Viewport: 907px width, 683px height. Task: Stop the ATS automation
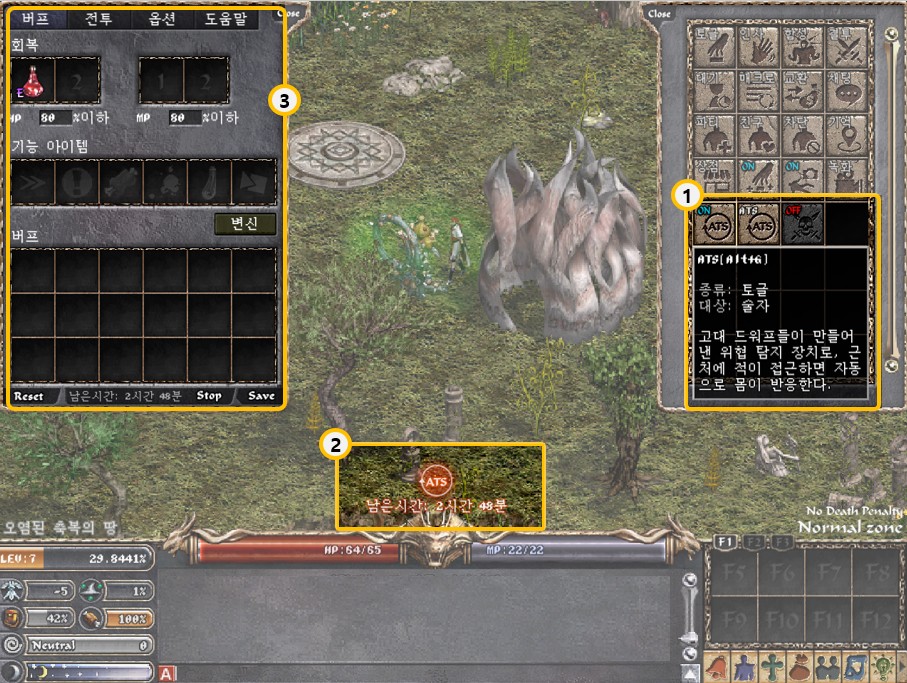(x=209, y=396)
